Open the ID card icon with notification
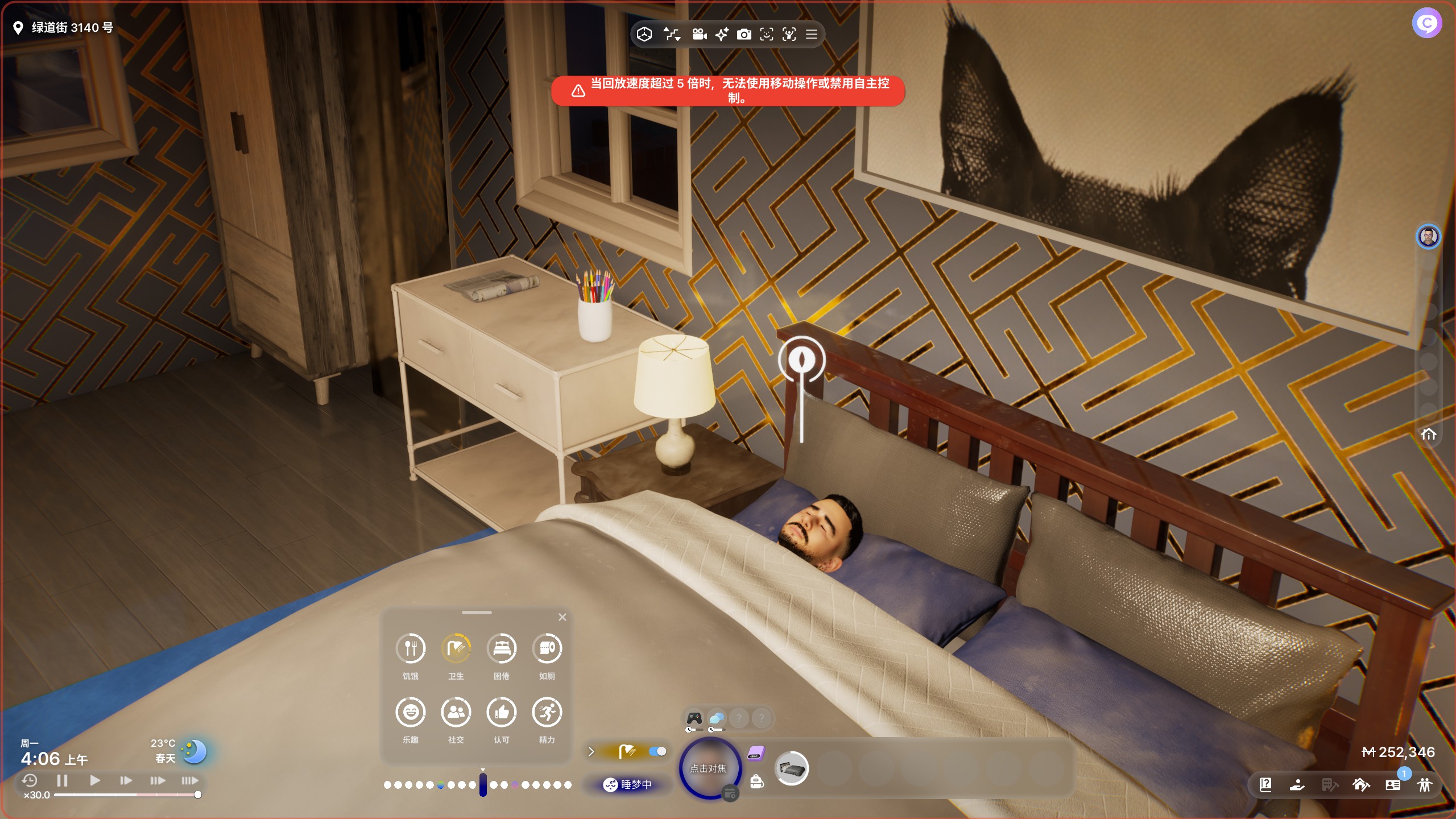1456x819 pixels. (x=1393, y=785)
